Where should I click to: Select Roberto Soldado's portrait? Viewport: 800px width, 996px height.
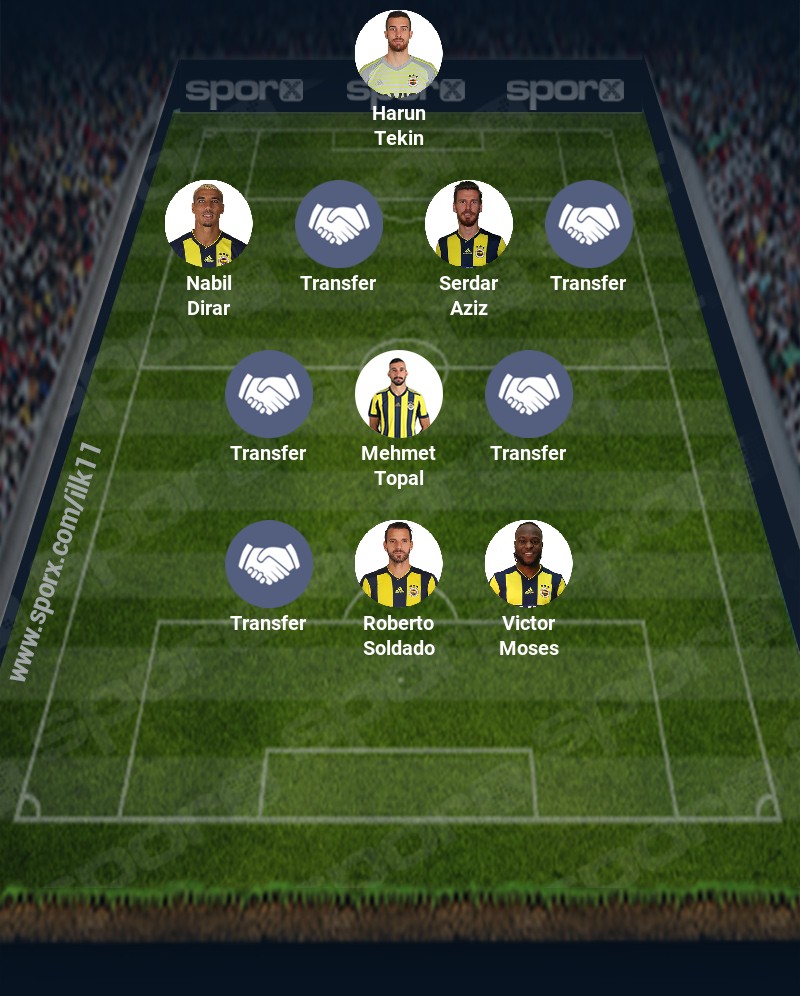[399, 564]
